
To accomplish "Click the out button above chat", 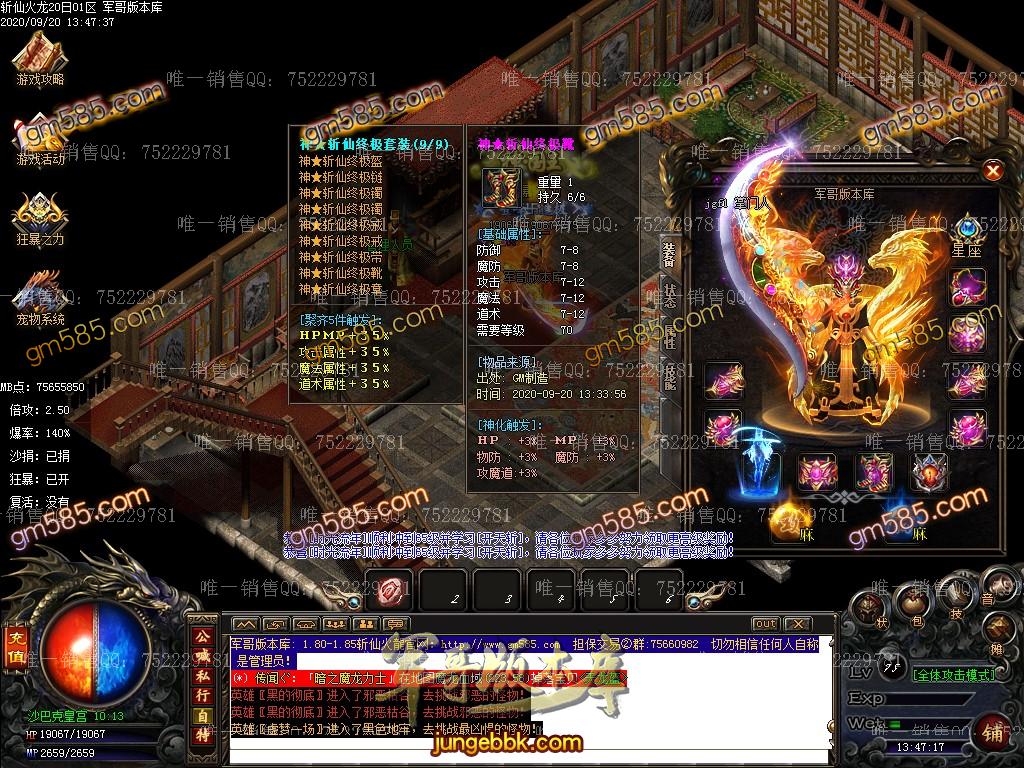I will [x=765, y=624].
